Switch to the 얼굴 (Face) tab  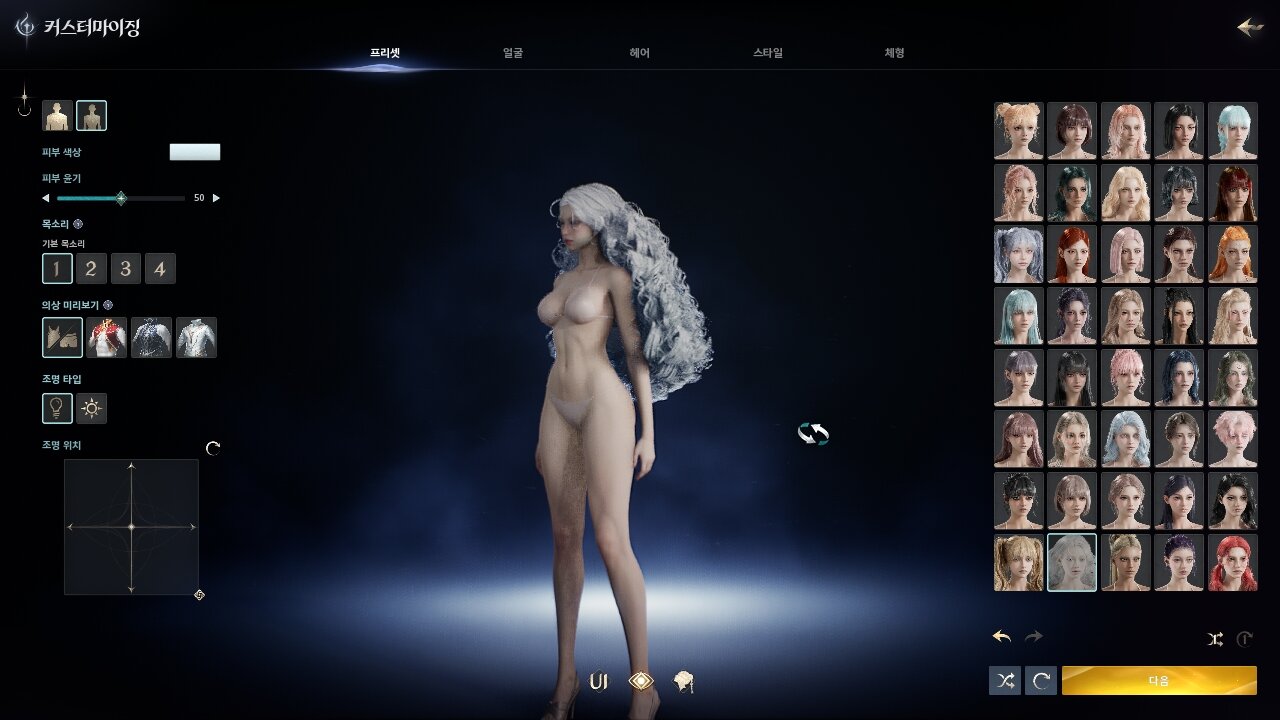click(x=513, y=53)
